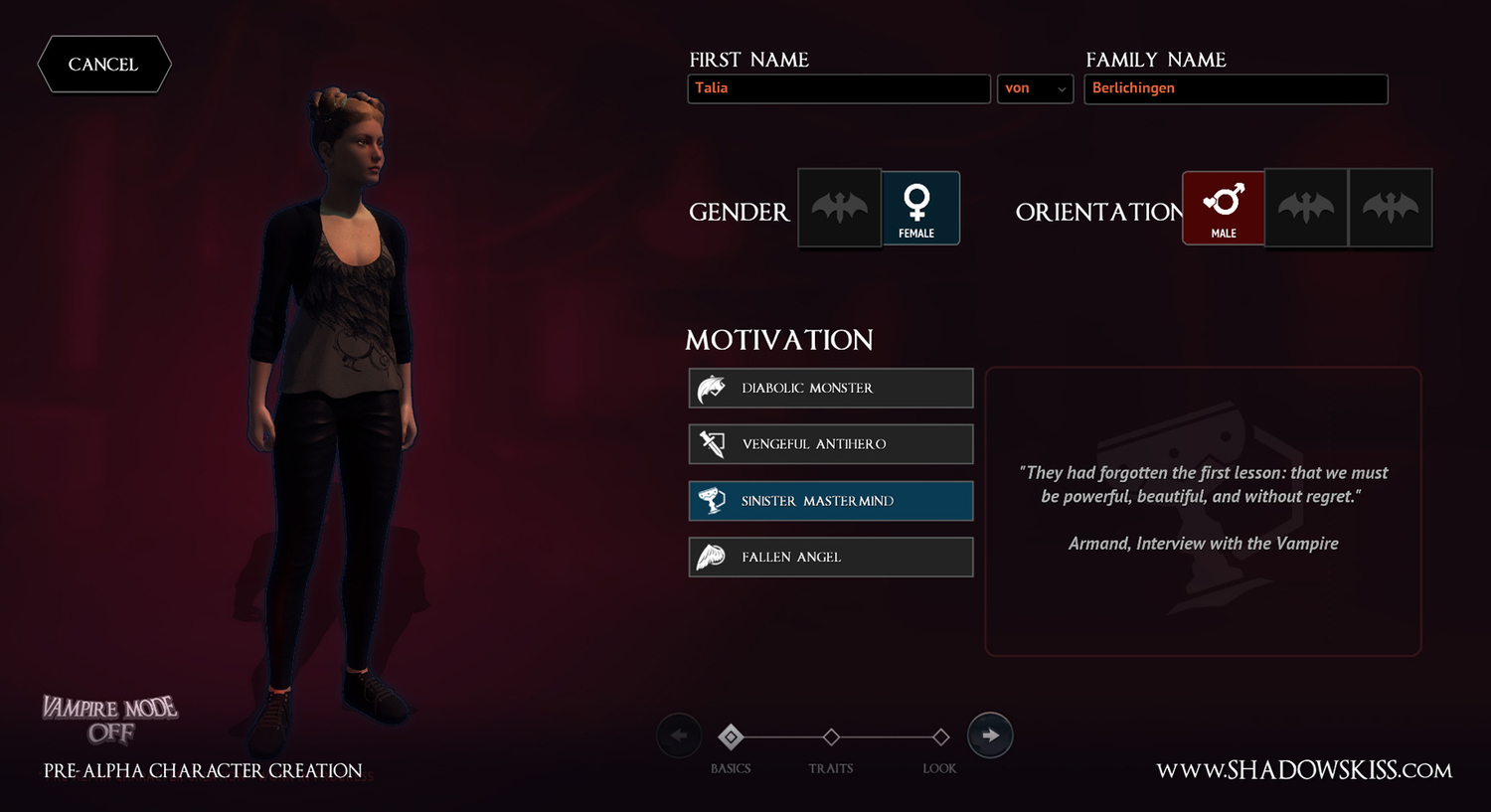Edit the First Name field
The width and height of the screenshot is (1491, 812).
pos(838,88)
